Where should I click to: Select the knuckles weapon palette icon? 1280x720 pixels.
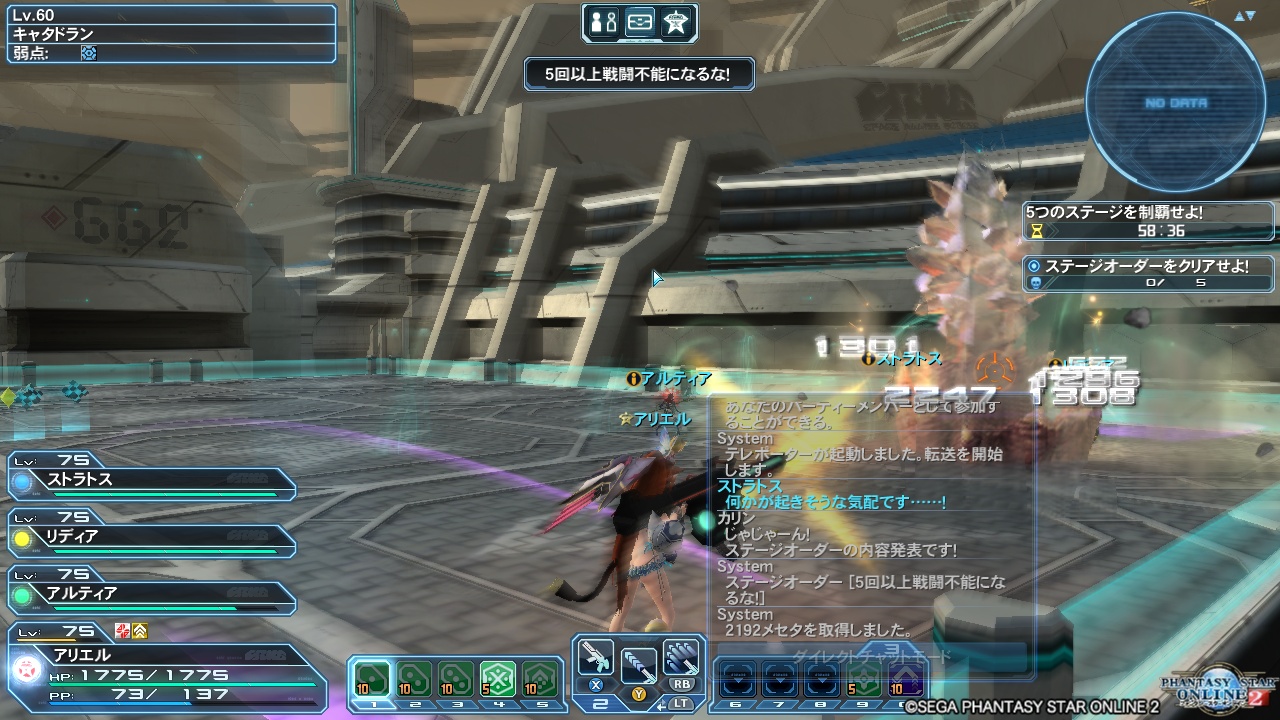[x=682, y=656]
